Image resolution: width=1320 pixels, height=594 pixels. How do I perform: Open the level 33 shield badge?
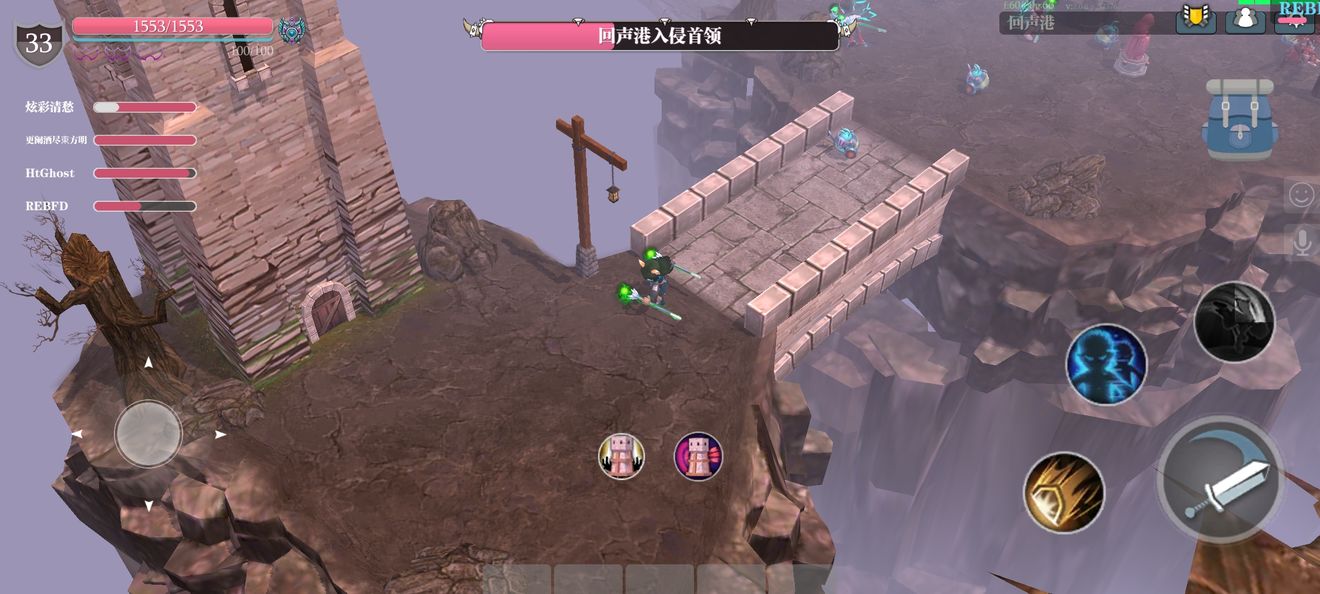pyautogui.click(x=39, y=43)
